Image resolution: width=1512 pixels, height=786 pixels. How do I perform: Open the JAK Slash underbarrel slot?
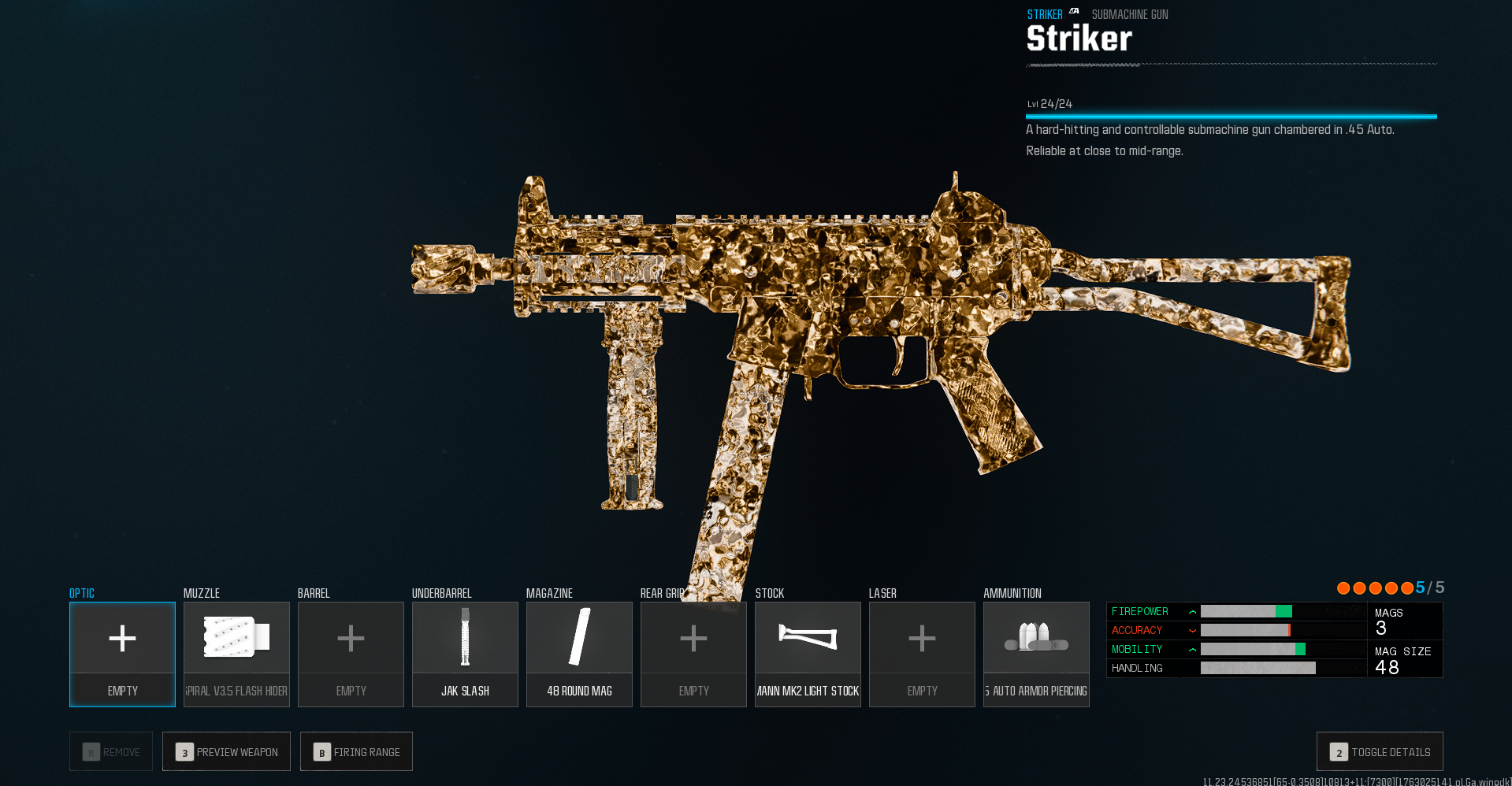[x=465, y=654]
